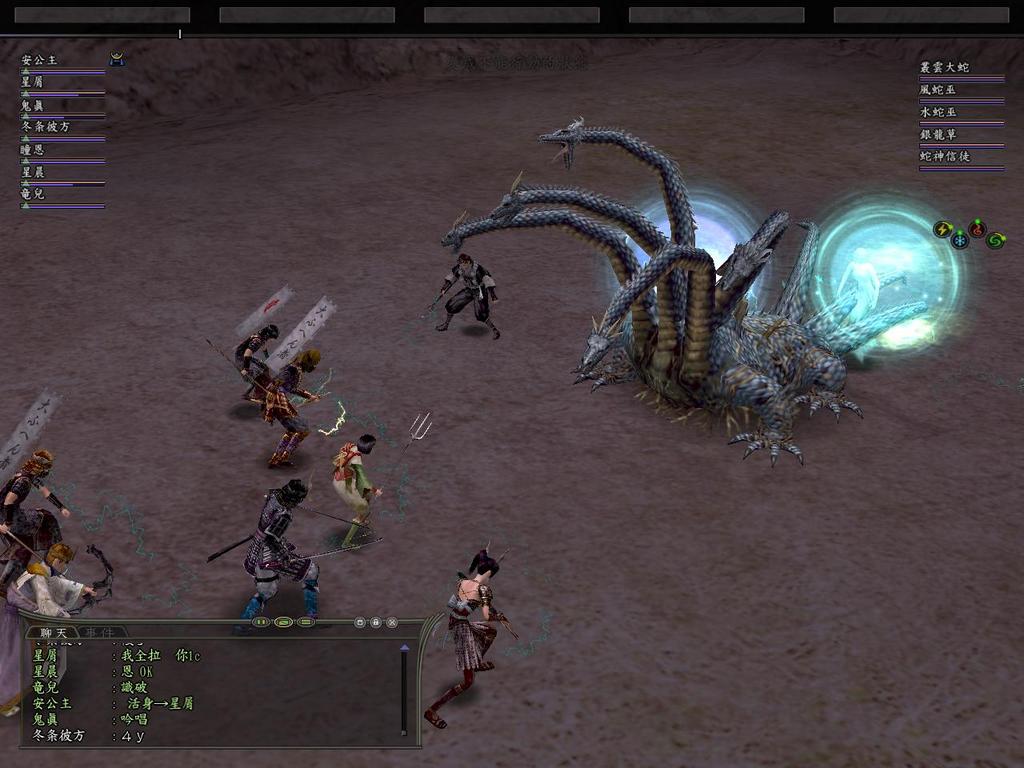Viewport: 1024px width, 768px height.
Task: Select party member 瞳恩
Action: (x=33, y=149)
